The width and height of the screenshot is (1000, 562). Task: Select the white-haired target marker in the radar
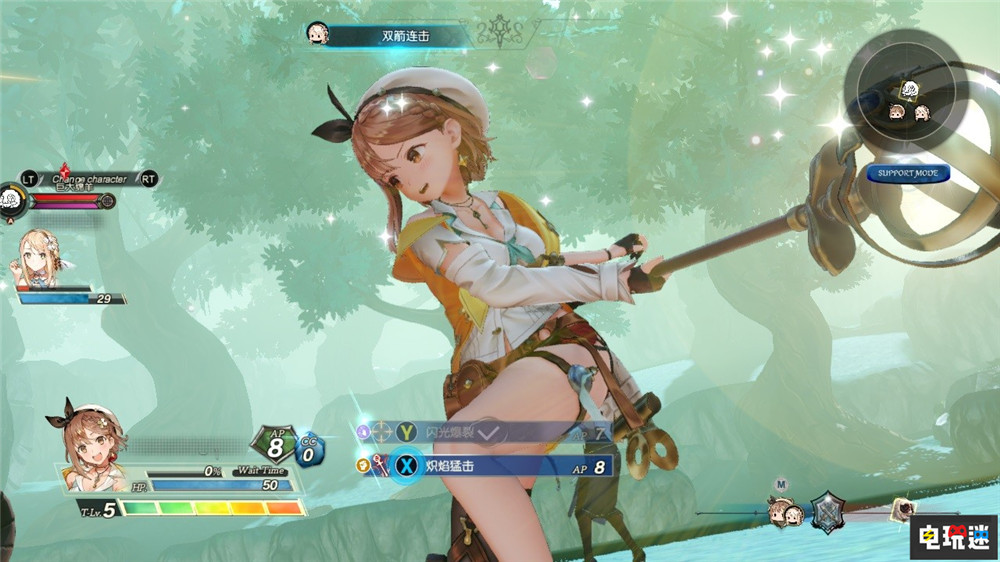click(911, 90)
